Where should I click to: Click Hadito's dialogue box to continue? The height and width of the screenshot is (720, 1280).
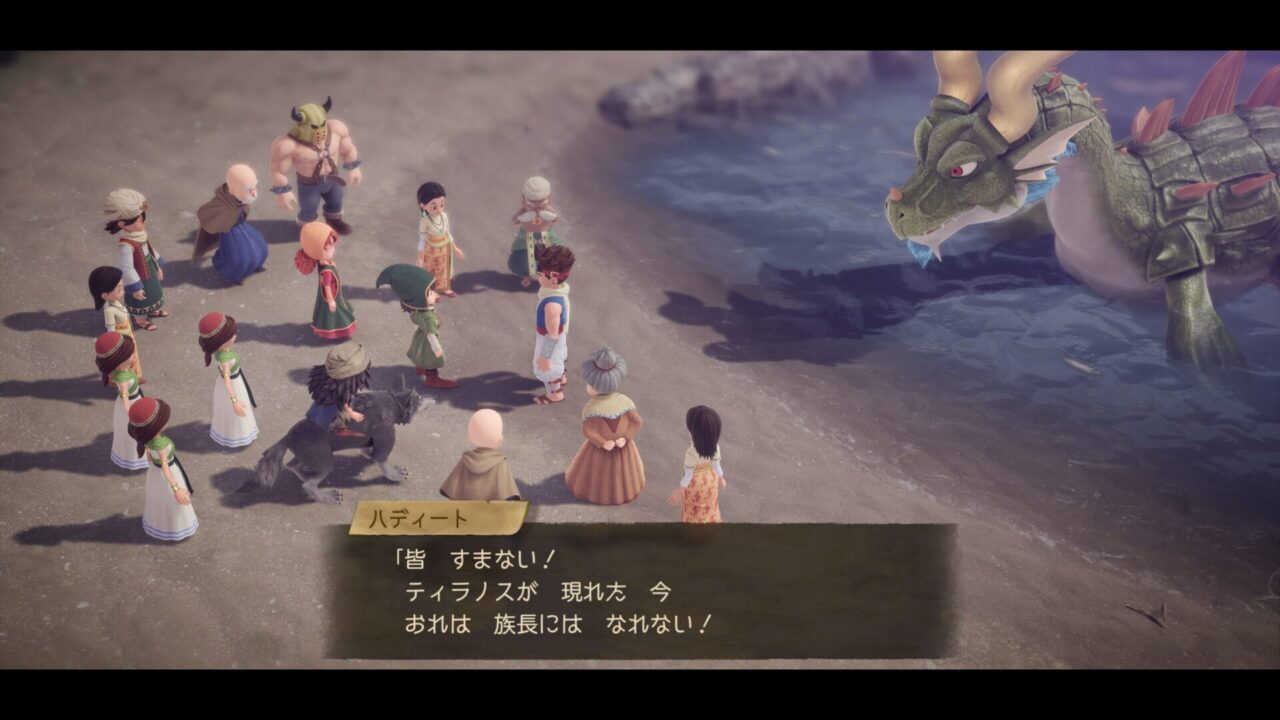[640, 591]
